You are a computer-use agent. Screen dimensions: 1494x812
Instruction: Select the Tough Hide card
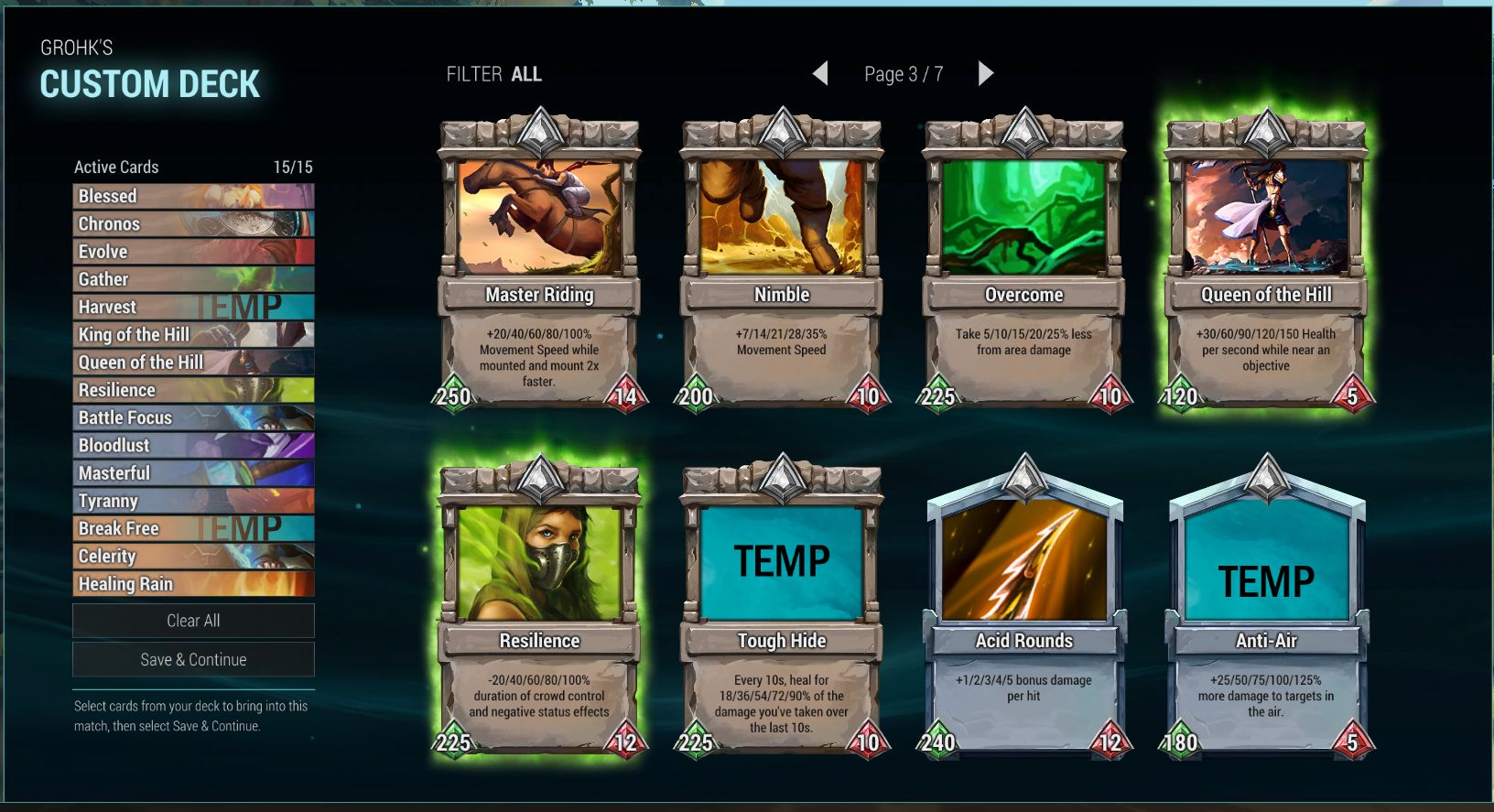(x=782, y=609)
